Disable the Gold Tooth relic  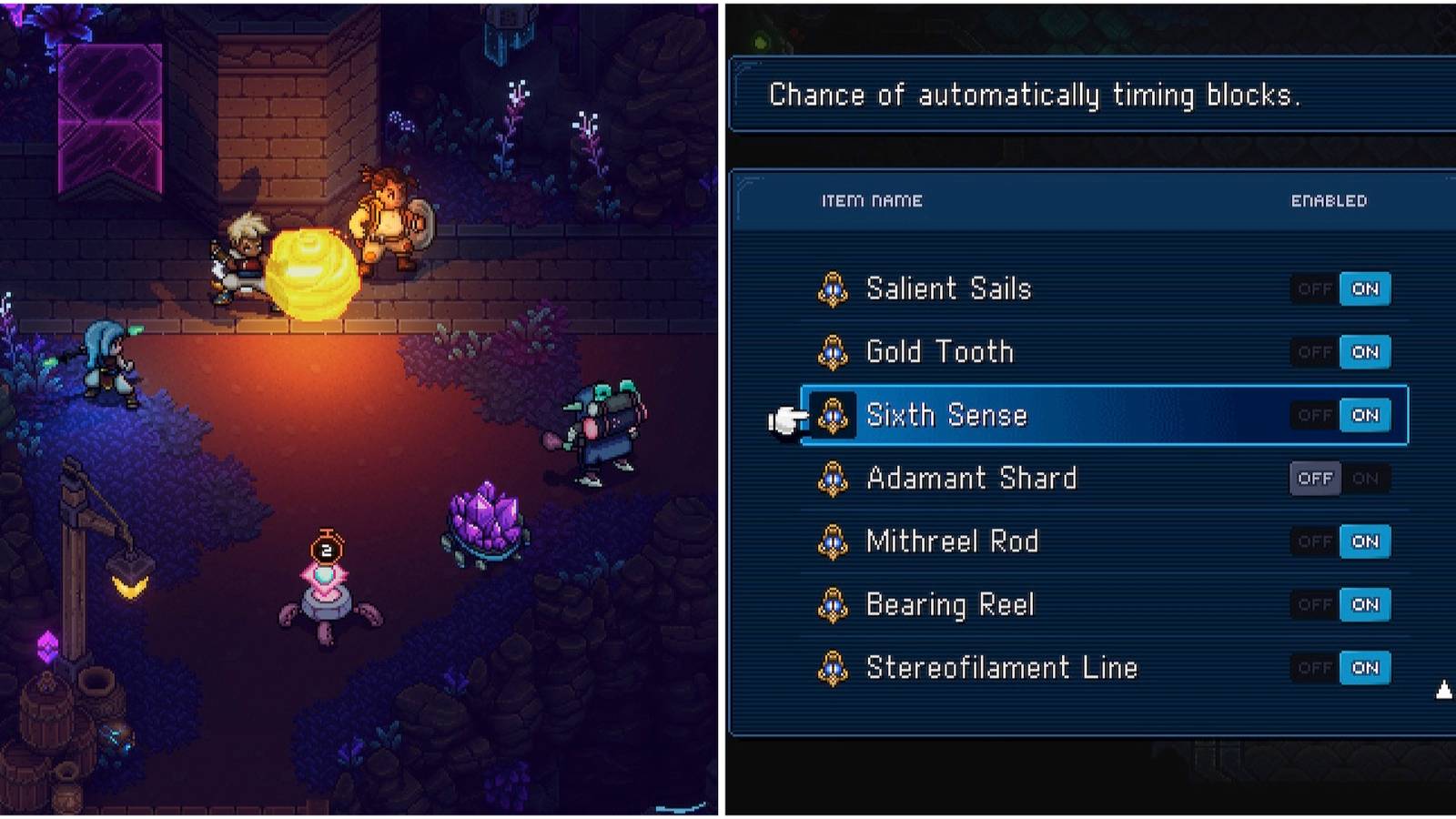tap(1314, 352)
